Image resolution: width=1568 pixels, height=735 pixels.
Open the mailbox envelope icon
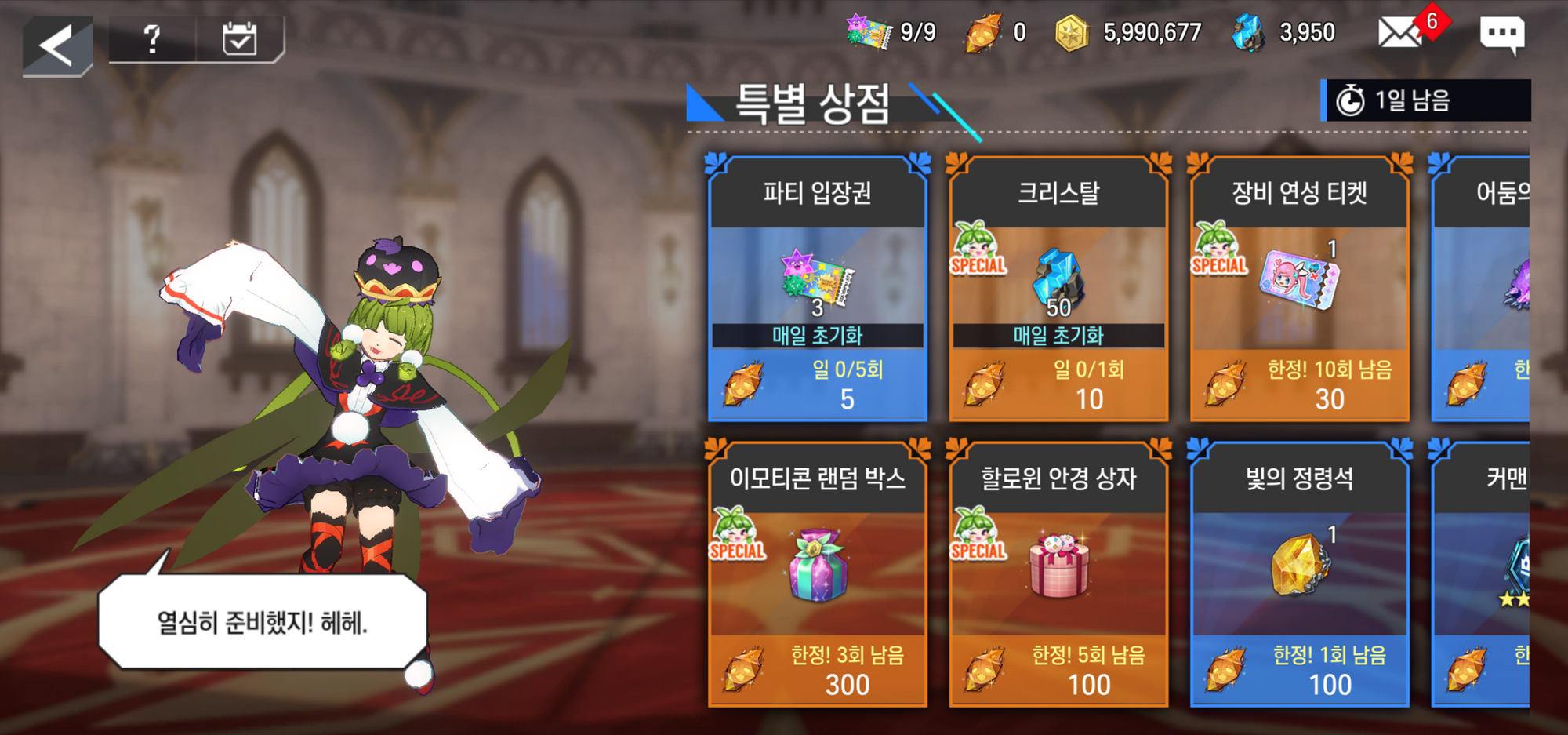tap(1400, 34)
